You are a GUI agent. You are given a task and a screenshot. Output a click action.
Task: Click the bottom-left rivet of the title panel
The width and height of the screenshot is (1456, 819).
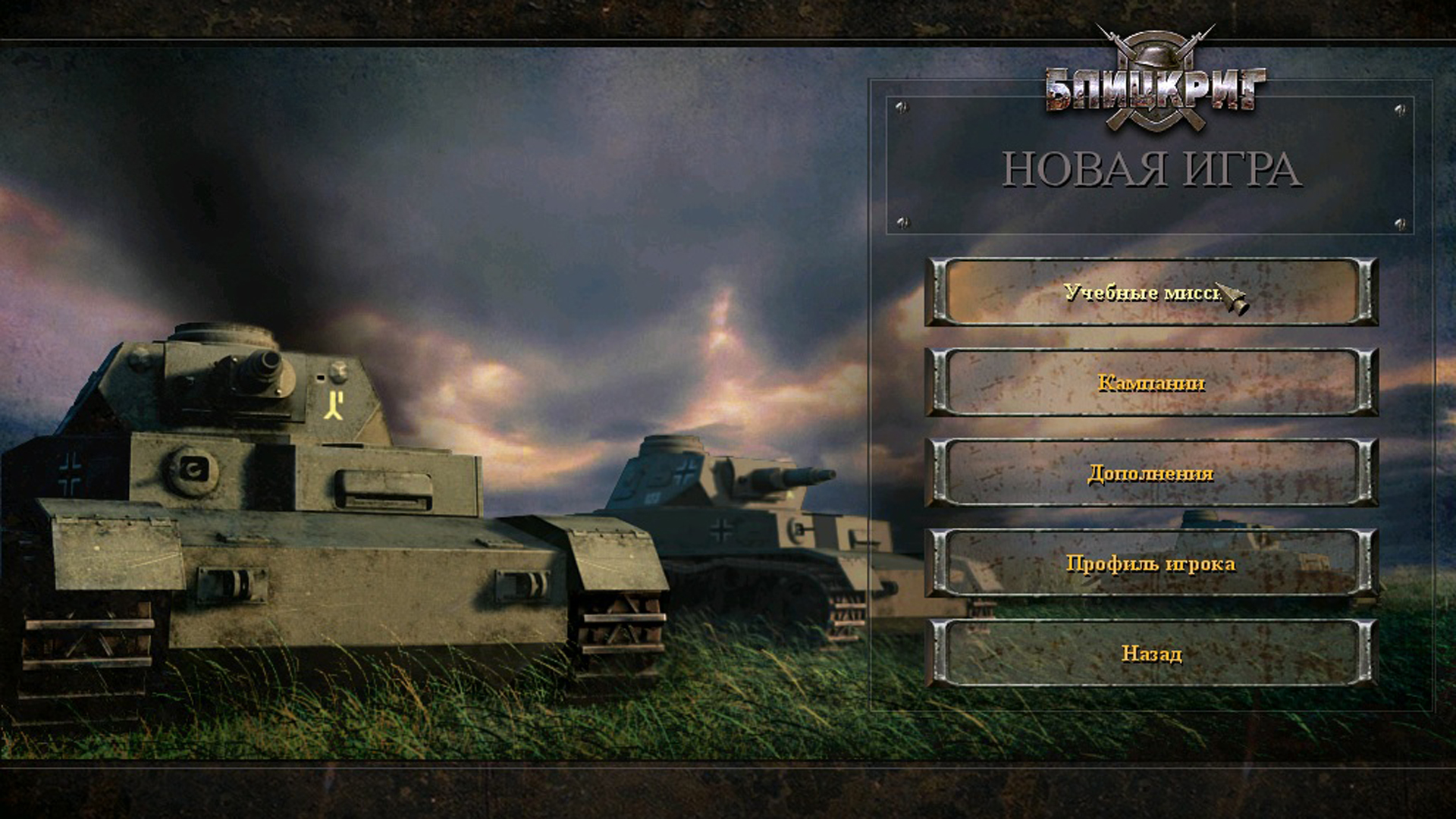(902, 224)
